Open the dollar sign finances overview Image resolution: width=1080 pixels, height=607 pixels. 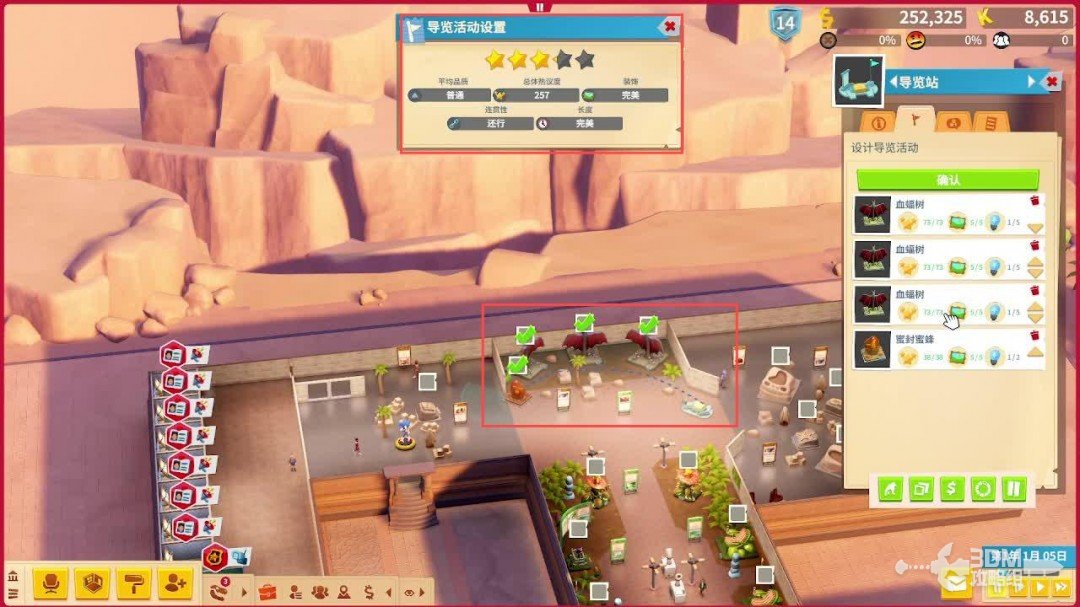369,591
